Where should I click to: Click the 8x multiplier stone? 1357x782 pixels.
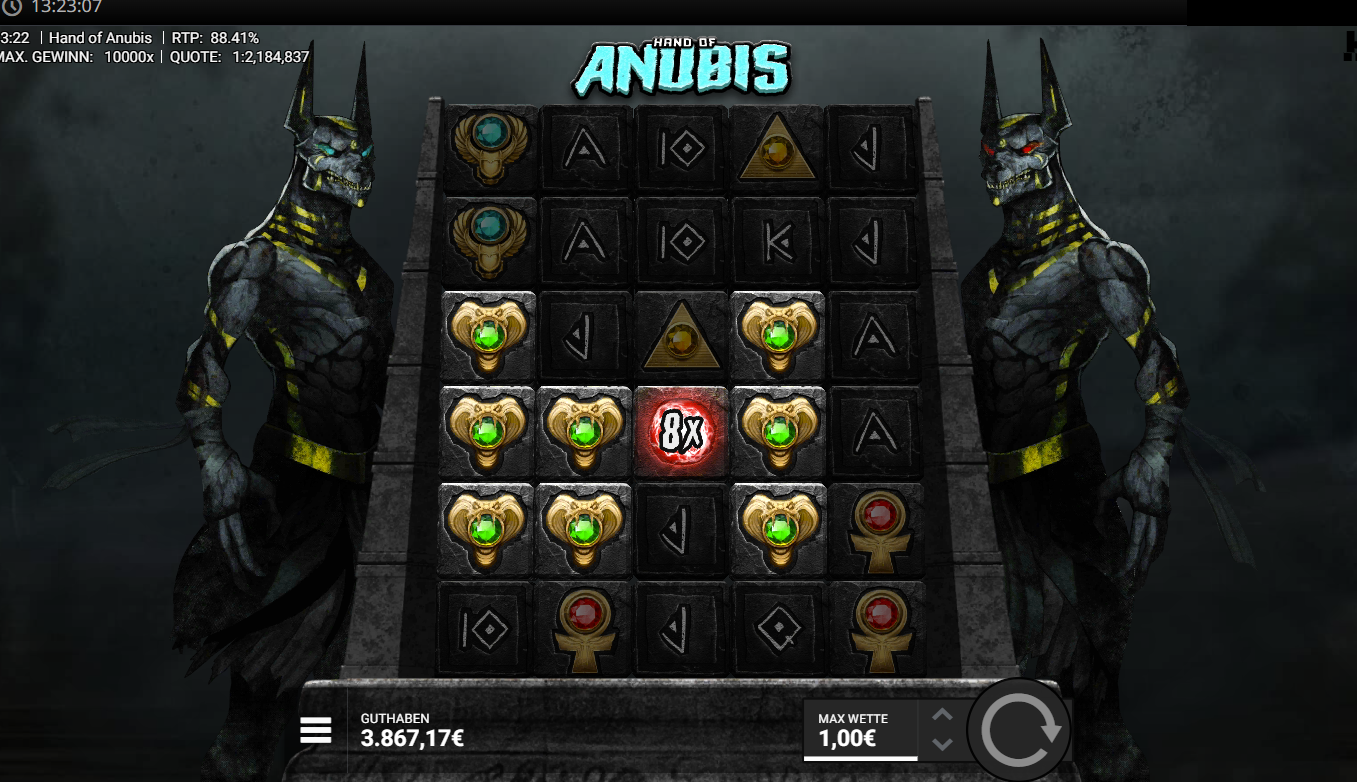[x=680, y=431]
